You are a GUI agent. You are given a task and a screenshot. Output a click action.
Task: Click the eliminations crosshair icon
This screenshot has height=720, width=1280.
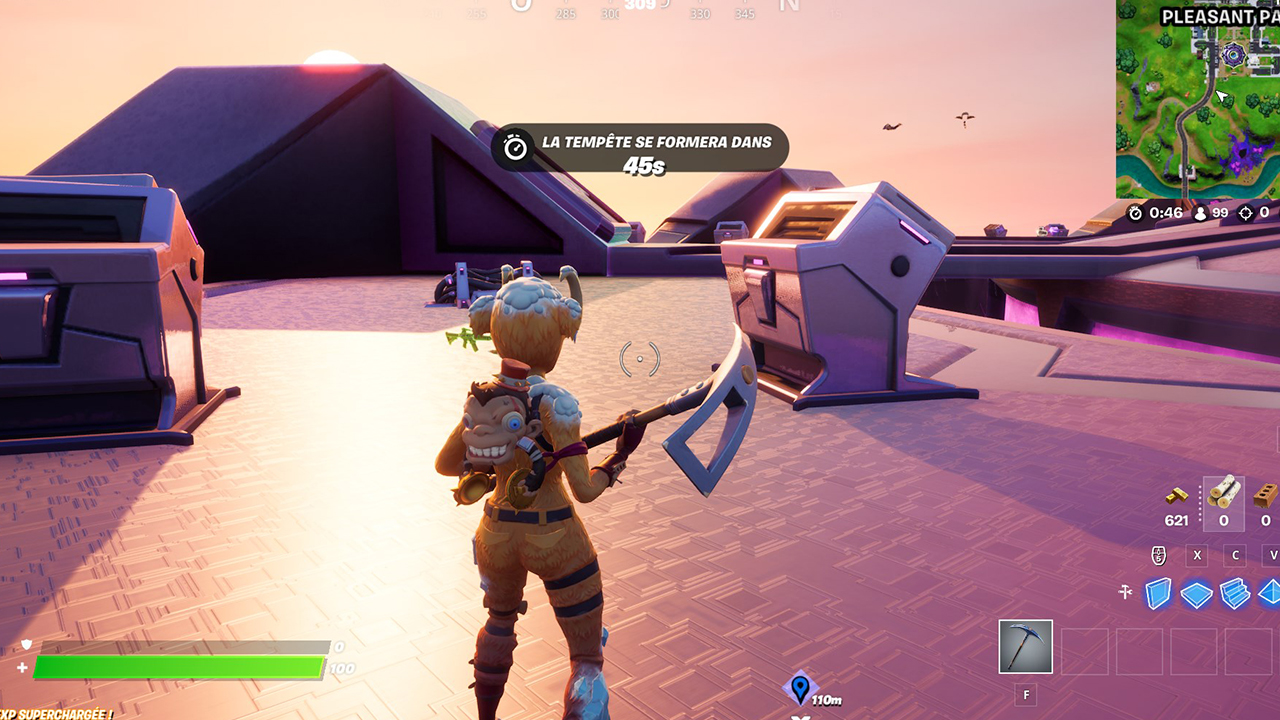click(x=1246, y=213)
